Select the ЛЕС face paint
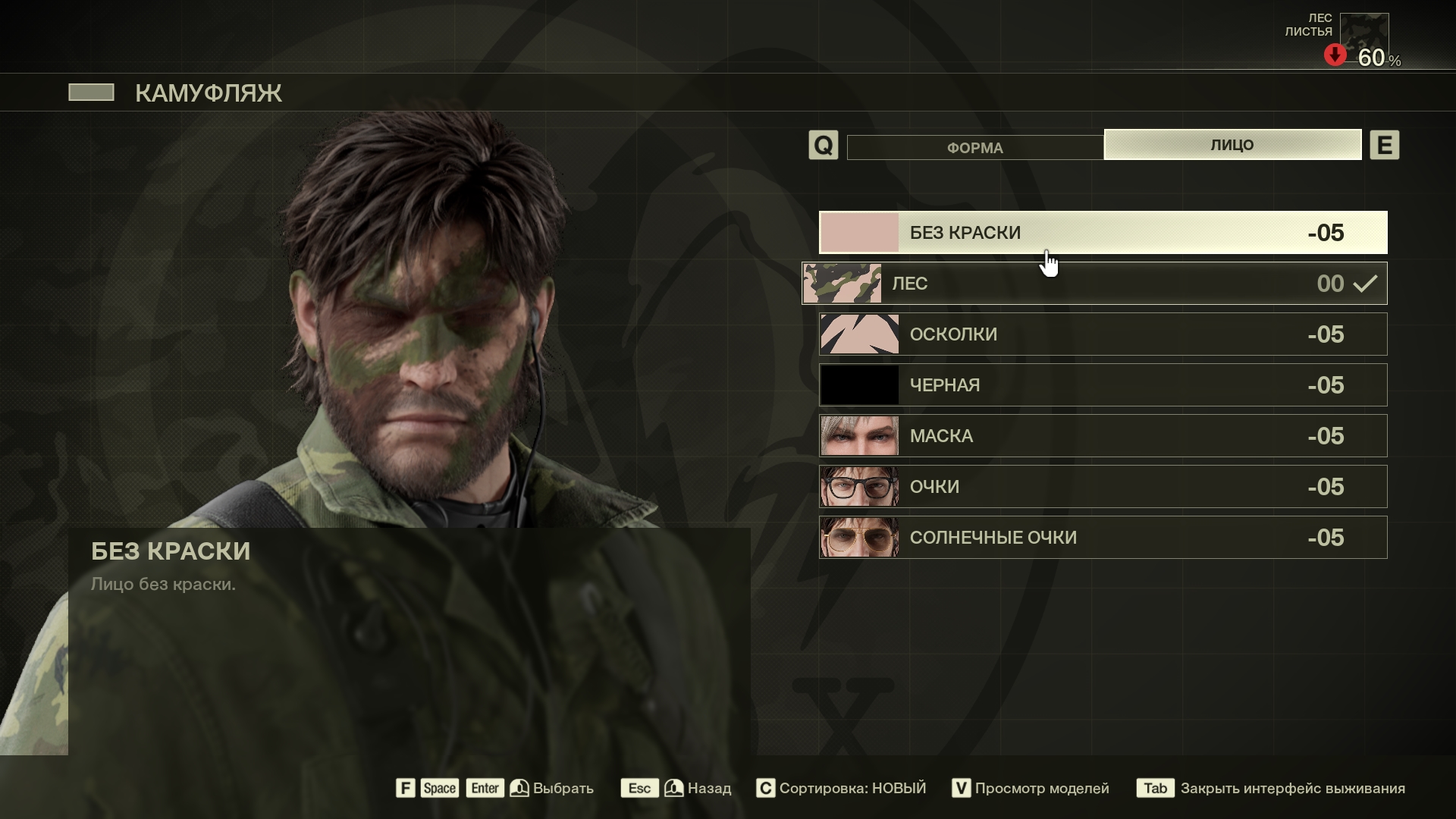The width and height of the screenshot is (1456, 819). click(x=1094, y=284)
